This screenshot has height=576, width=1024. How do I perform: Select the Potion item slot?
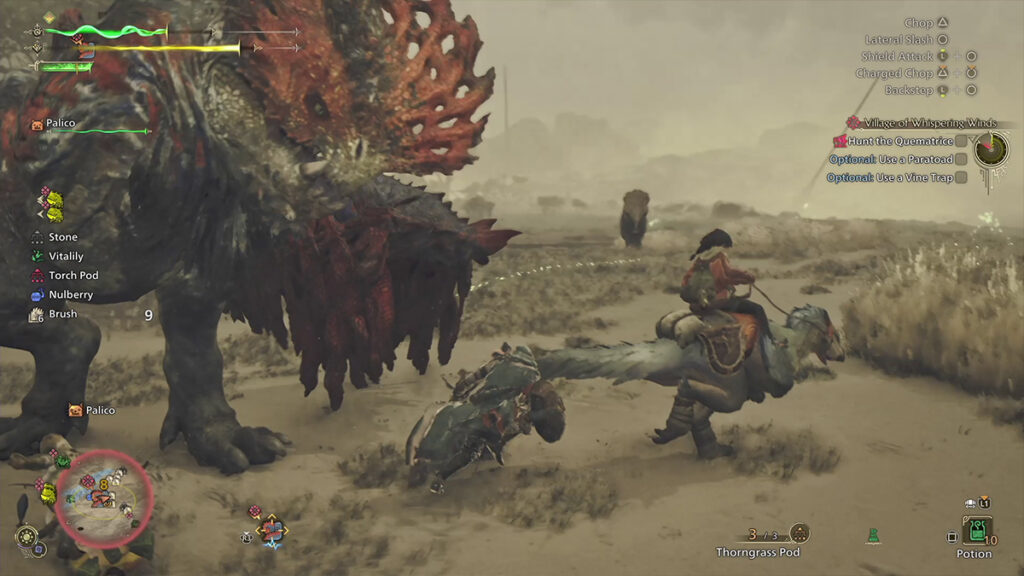(x=975, y=530)
